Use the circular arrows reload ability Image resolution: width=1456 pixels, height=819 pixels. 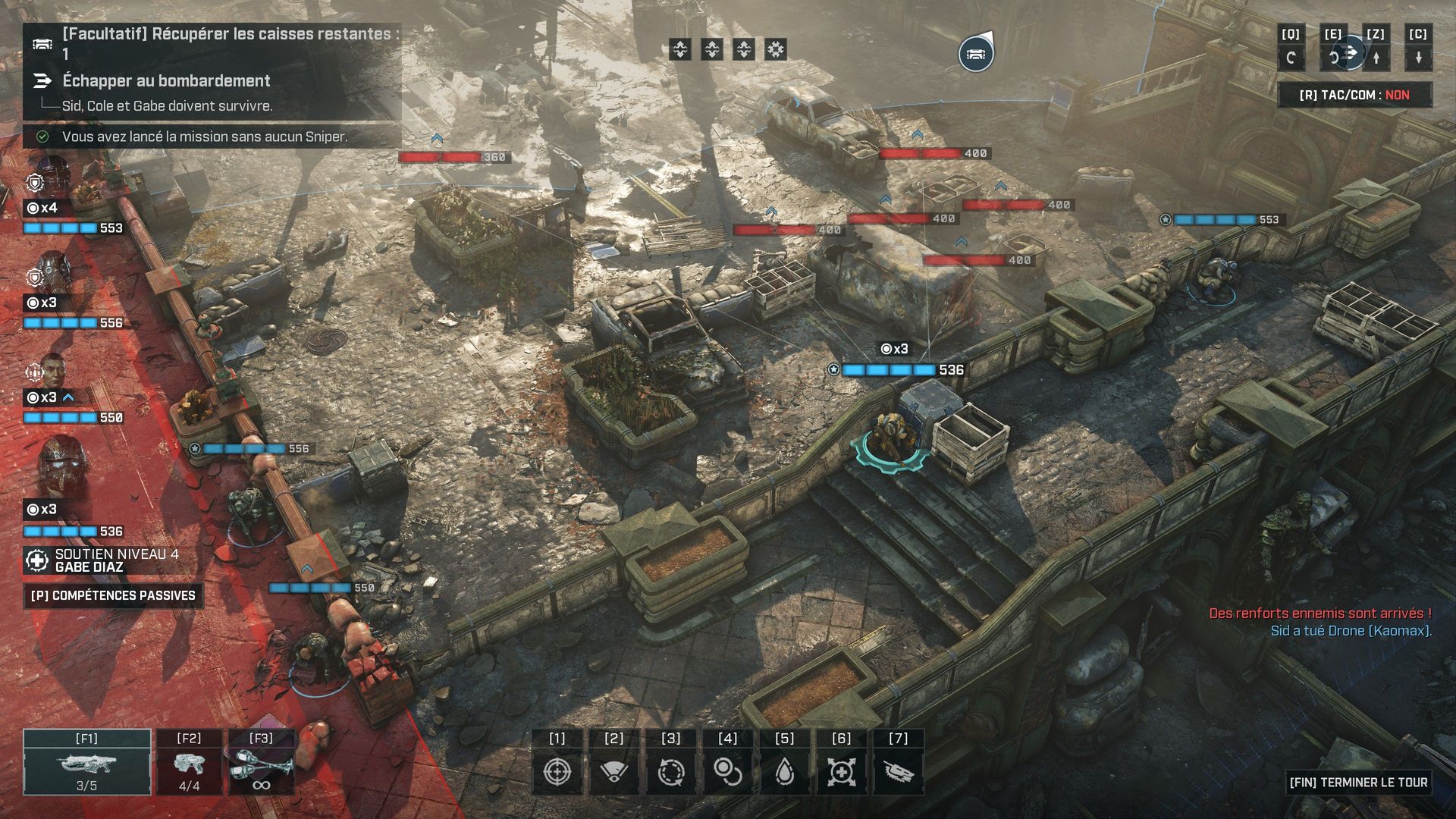[671, 772]
